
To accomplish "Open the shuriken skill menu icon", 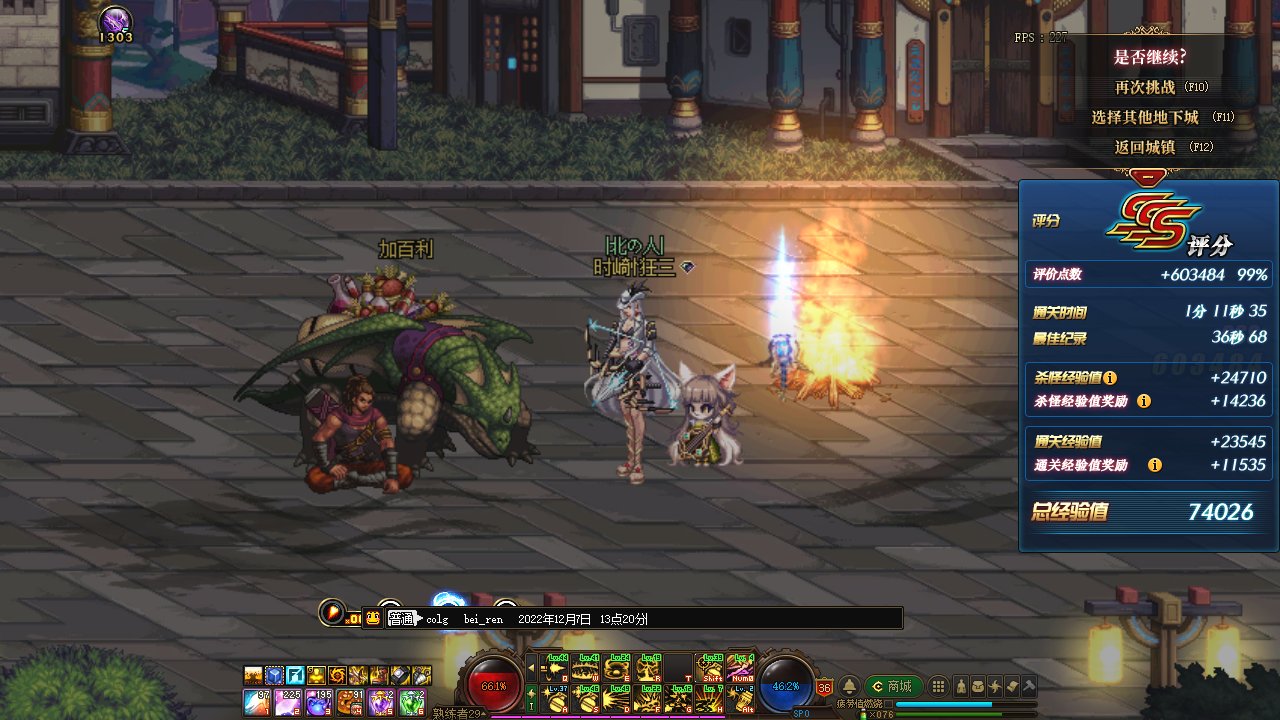I will click(995, 686).
